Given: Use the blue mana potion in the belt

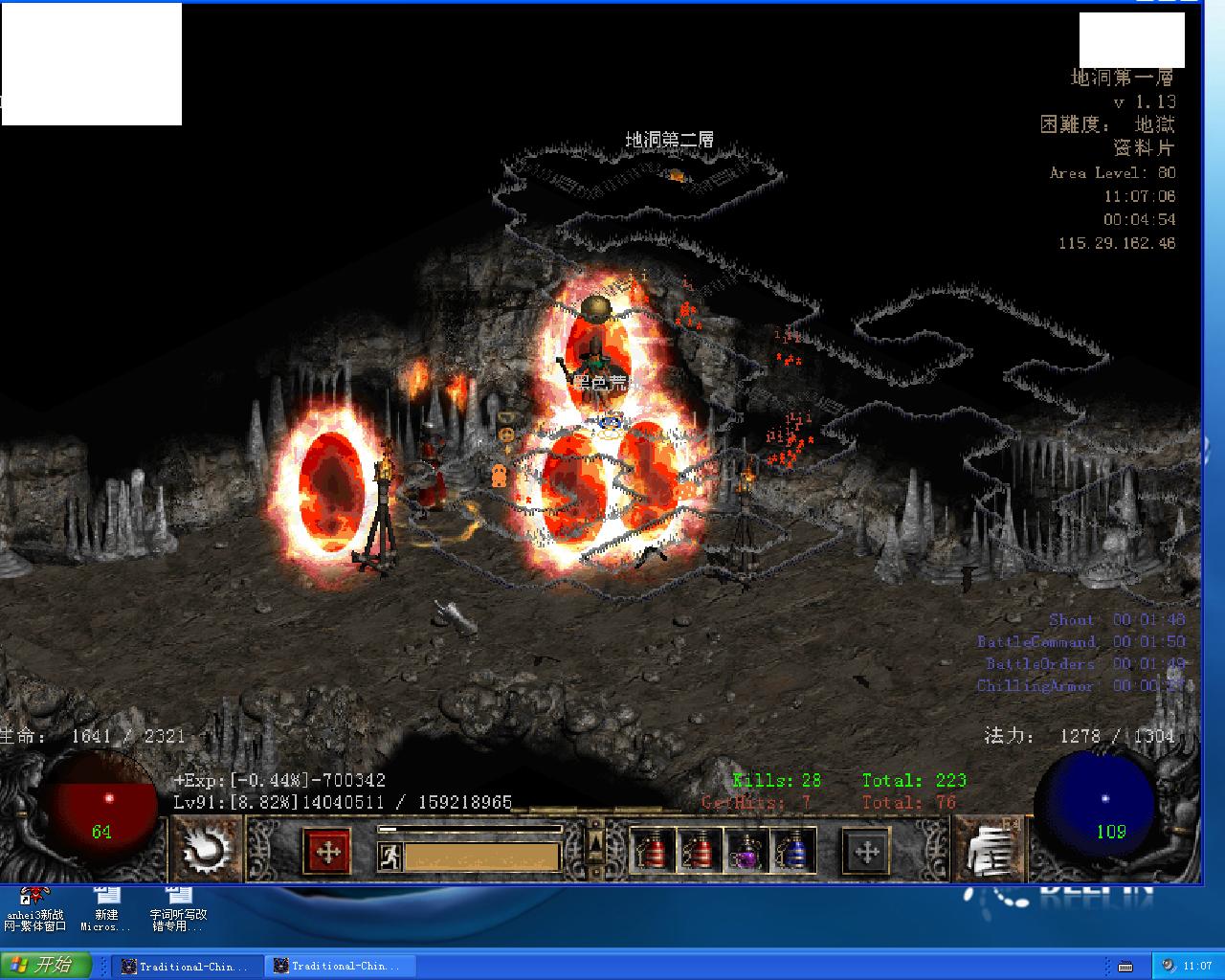Looking at the screenshot, I should pyautogui.click(x=792, y=850).
